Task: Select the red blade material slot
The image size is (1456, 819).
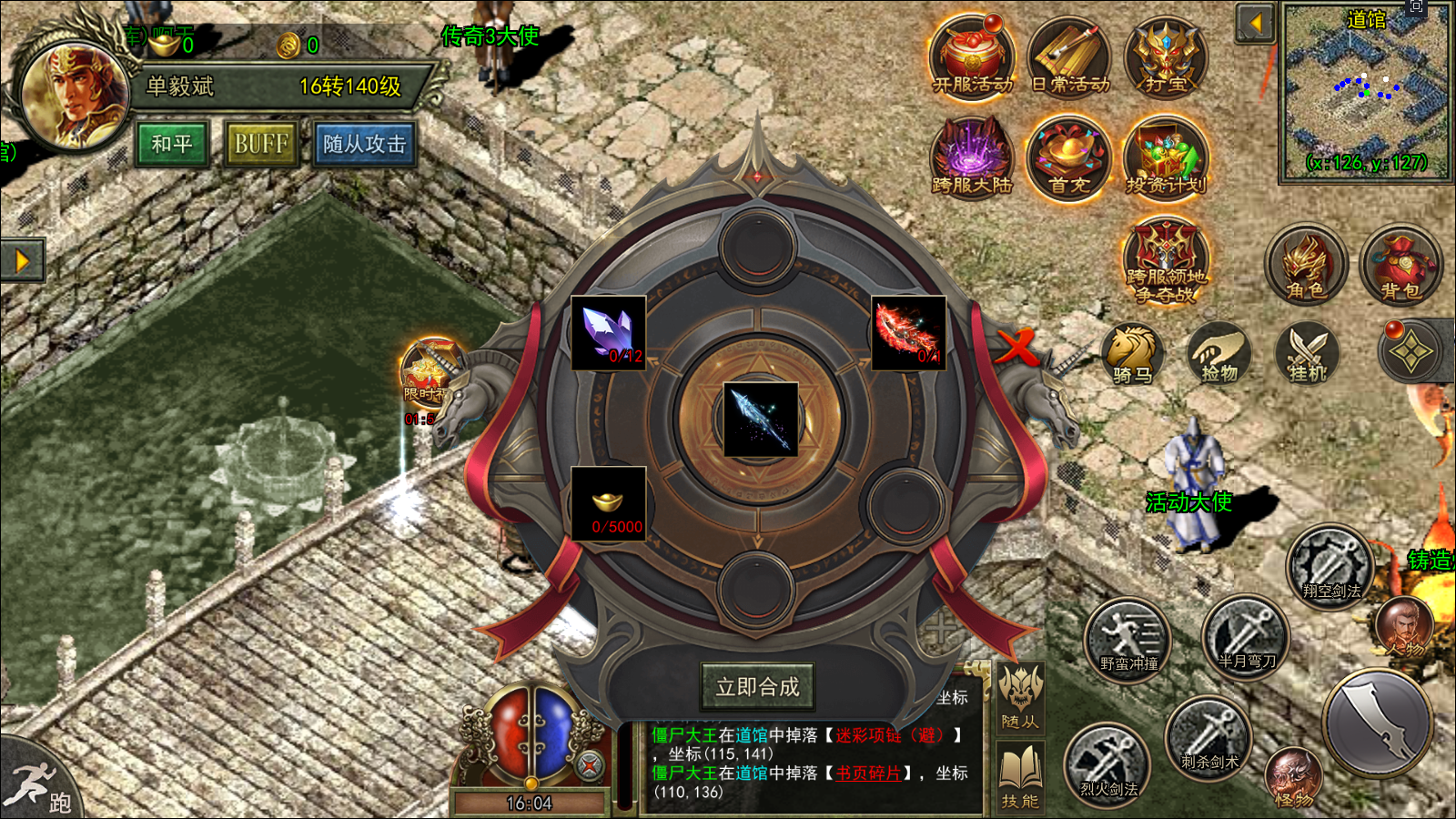Action: (x=908, y=332)
